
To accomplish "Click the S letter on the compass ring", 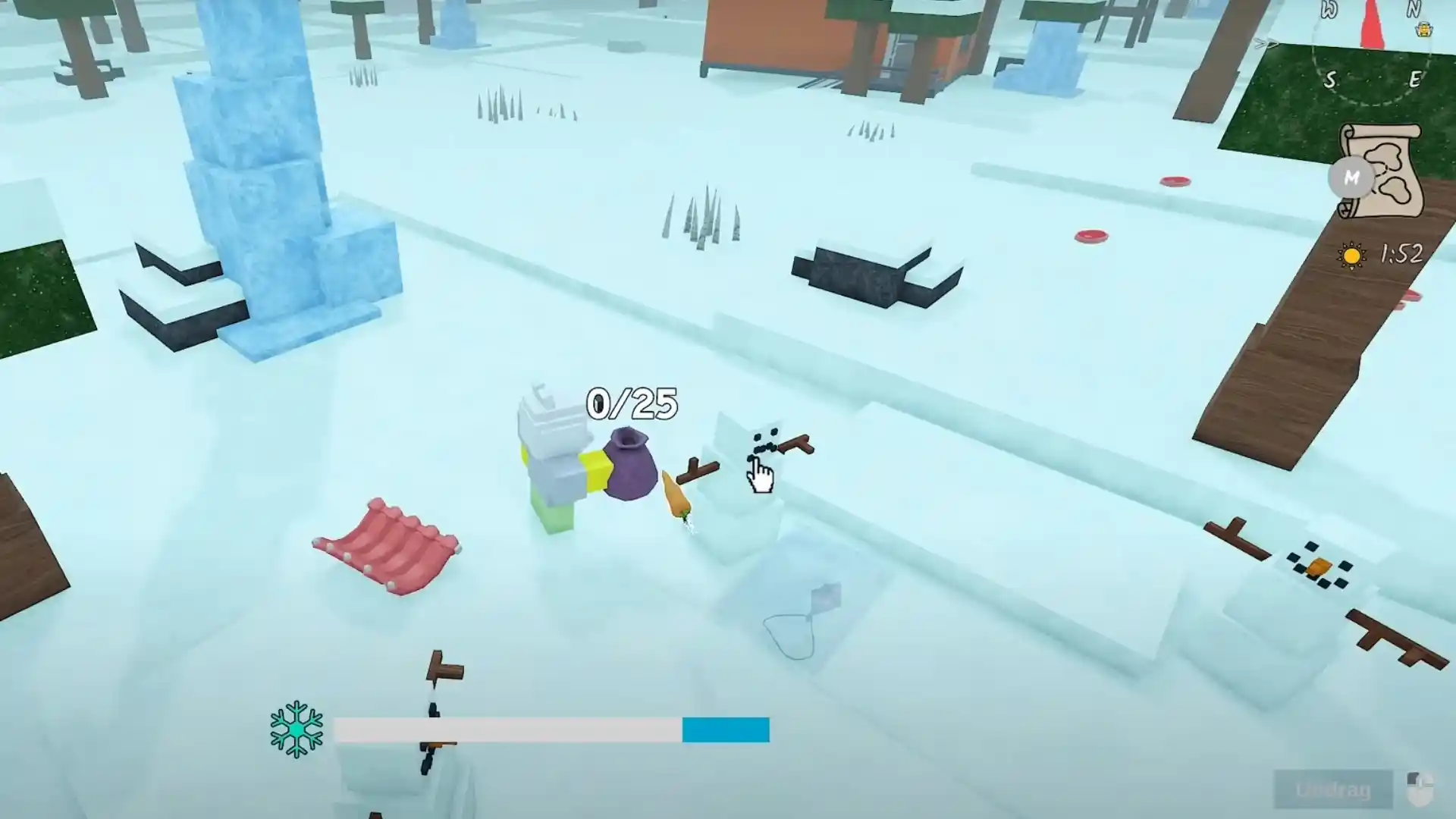I will pos(1331,77).
